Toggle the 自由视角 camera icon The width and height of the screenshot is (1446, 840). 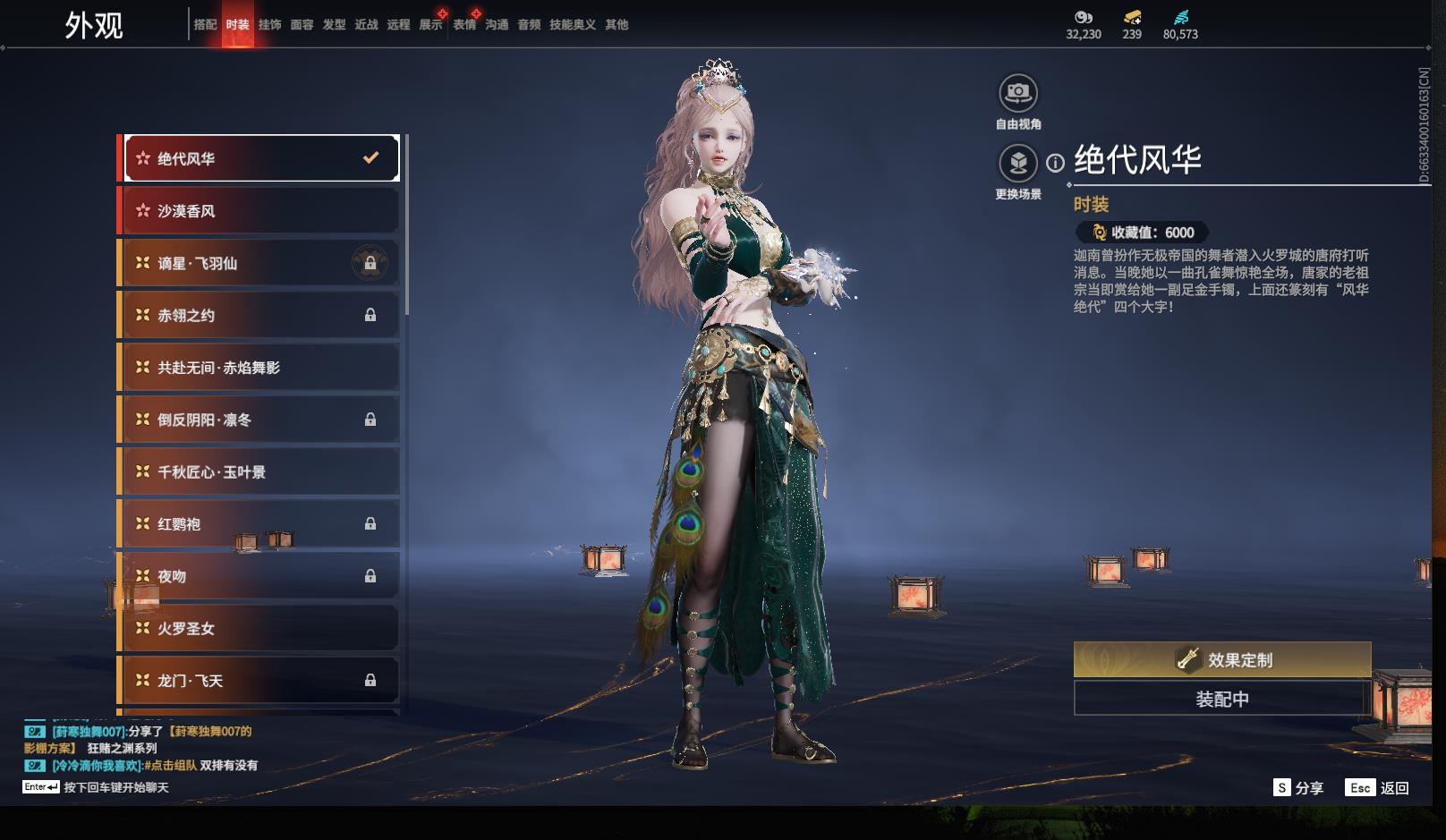click(x=1017, y=93)
